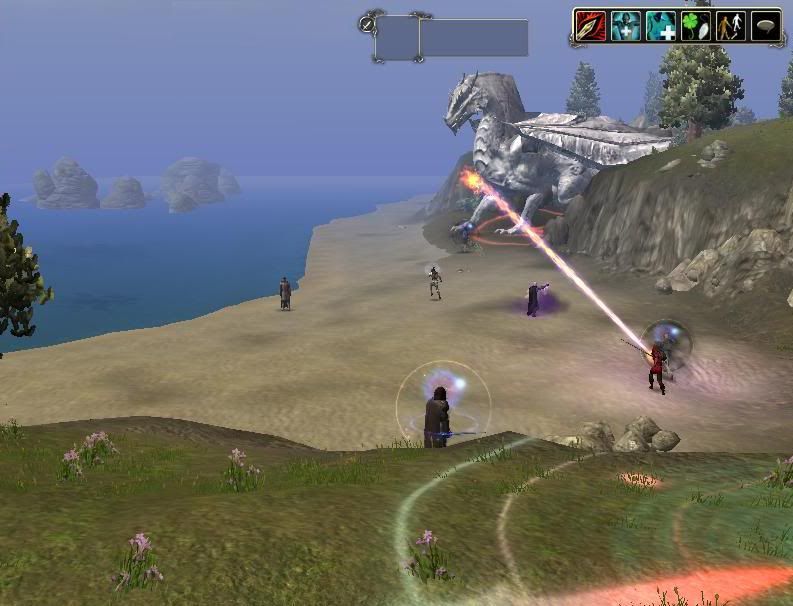Use the large white cross heal icon

[x=661, y=26]
